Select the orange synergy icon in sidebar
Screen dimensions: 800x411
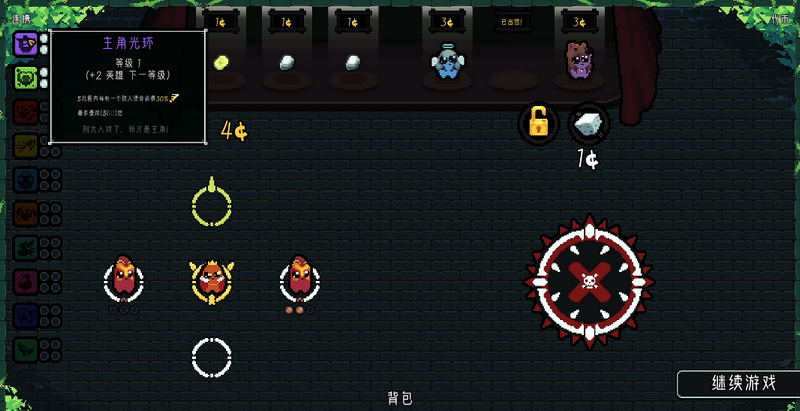pos(26,215)
